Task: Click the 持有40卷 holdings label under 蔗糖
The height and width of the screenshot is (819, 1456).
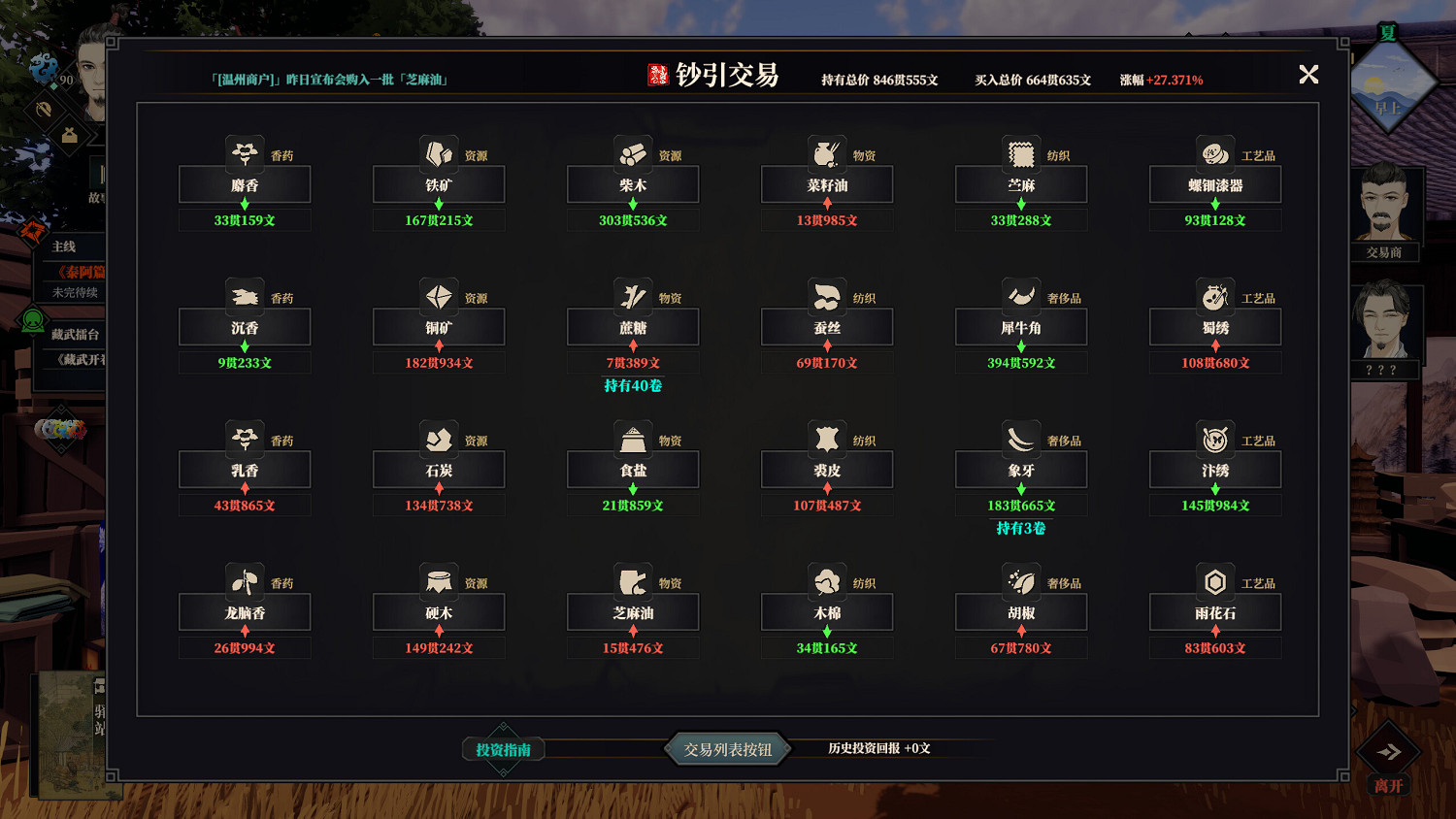Action: [632, 385]
